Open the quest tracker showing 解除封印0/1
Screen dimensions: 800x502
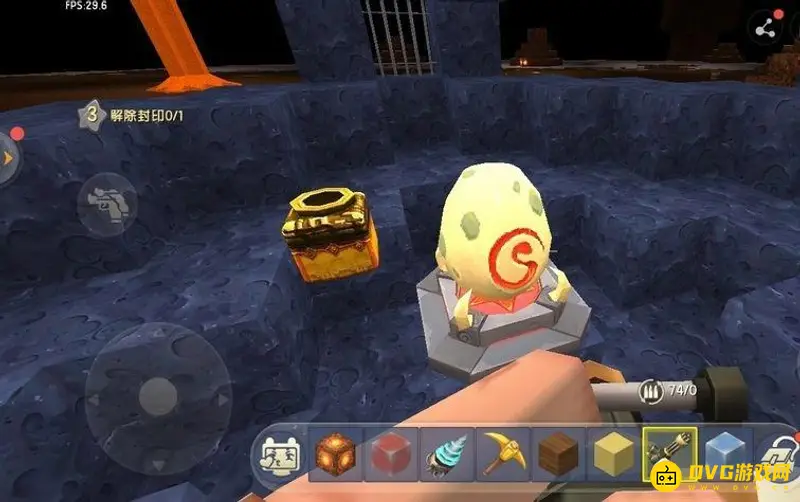[140, 115]
